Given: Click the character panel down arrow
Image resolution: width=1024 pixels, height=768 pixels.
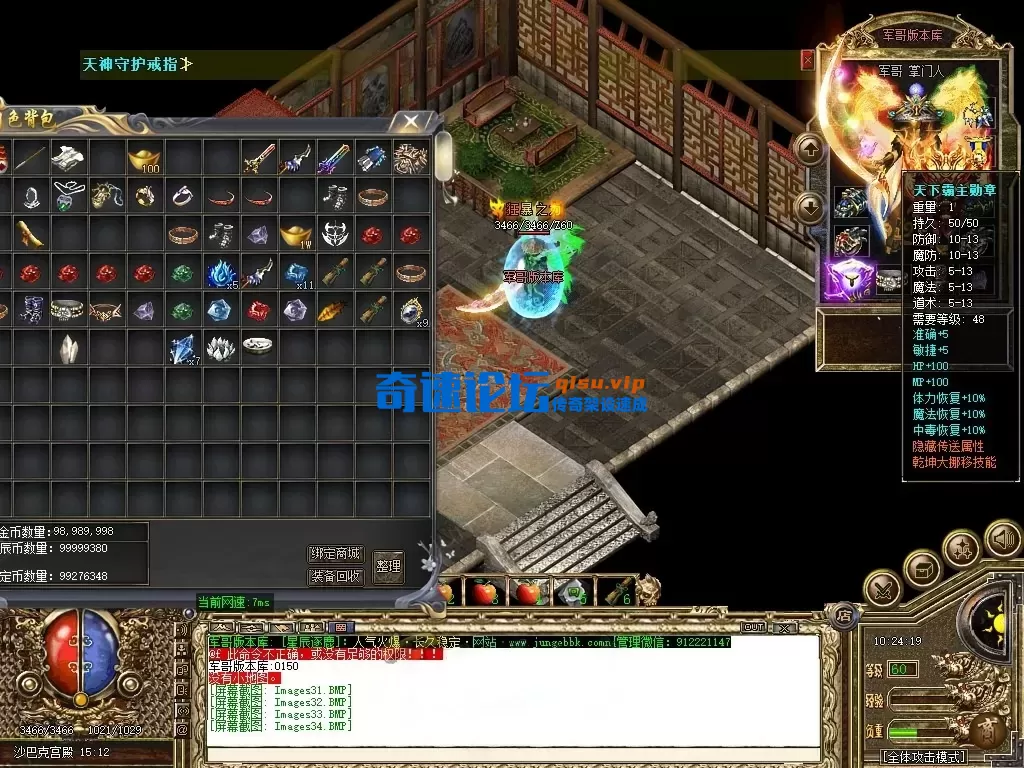Looking at the screenshot, I should click(x=809, y=207).
